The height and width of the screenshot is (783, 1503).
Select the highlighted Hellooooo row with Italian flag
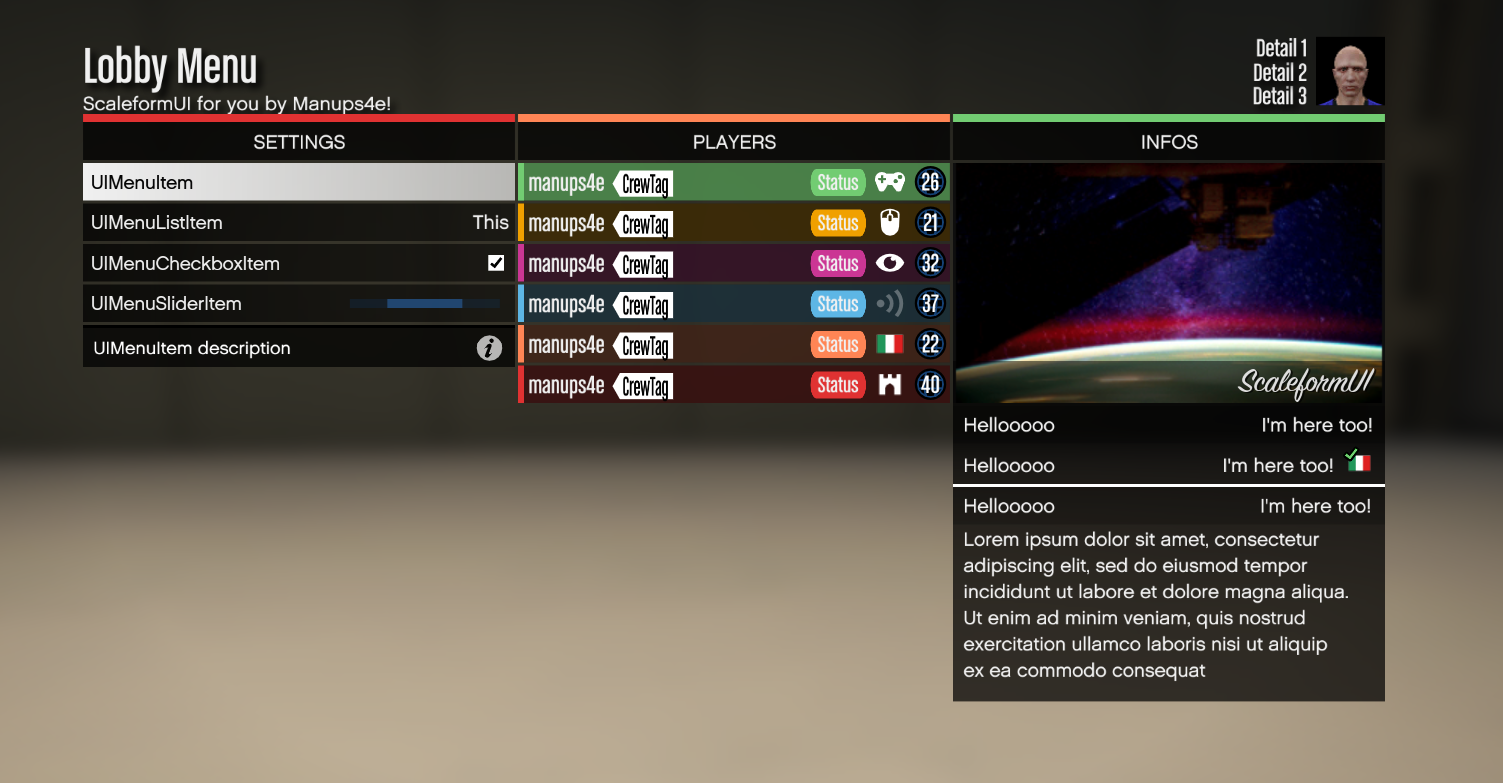(x=1168, y=465)
